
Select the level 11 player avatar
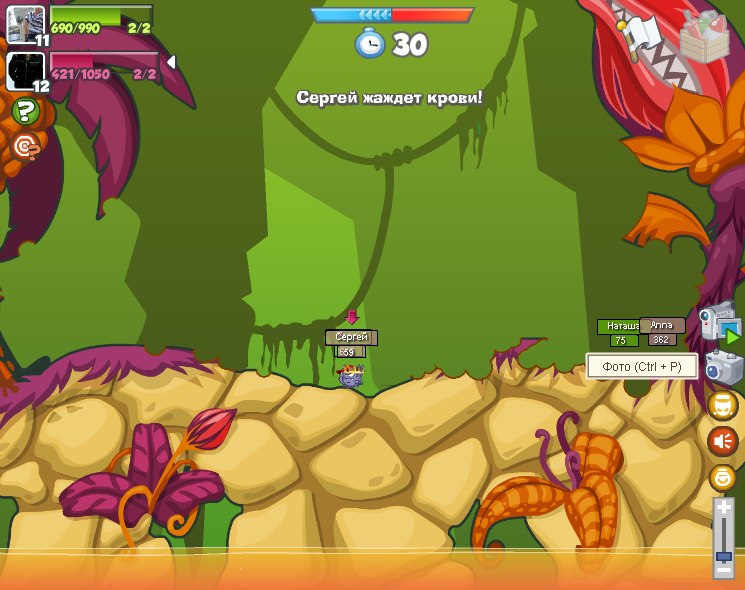pos(24,22)
